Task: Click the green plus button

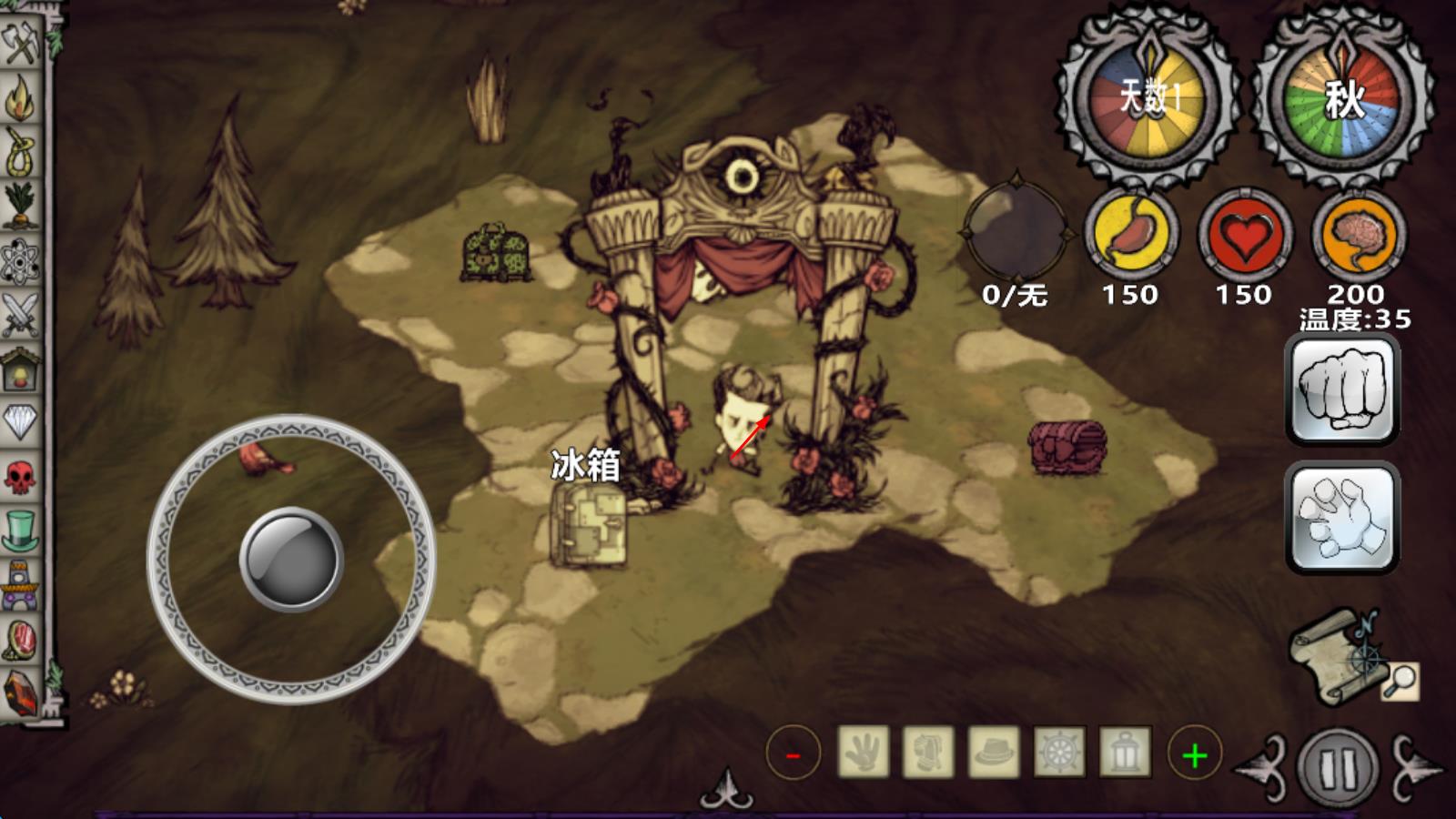Action: click(x=1194, y=753)
